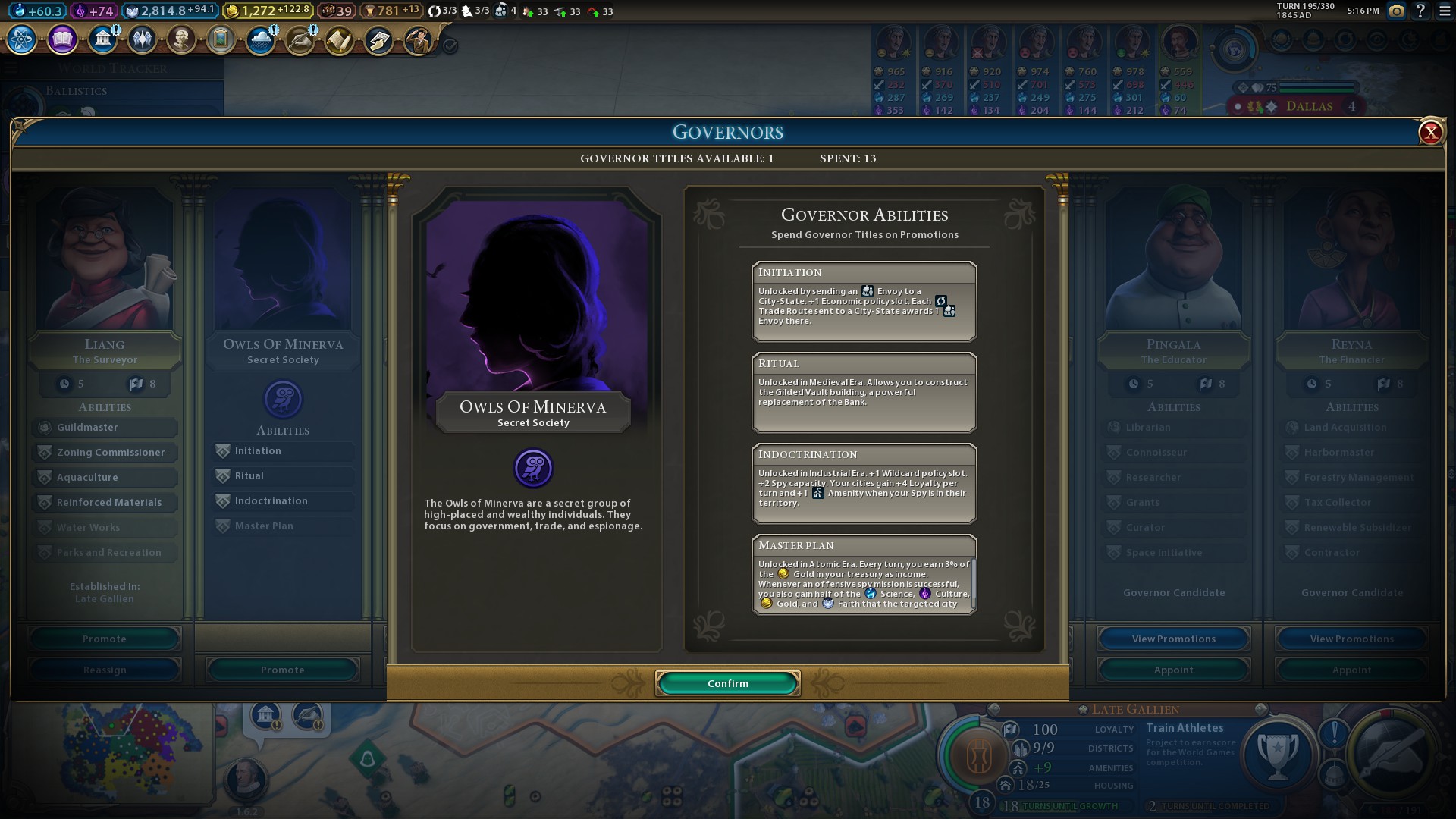View Pingala's promotions

click(1173, 639)
